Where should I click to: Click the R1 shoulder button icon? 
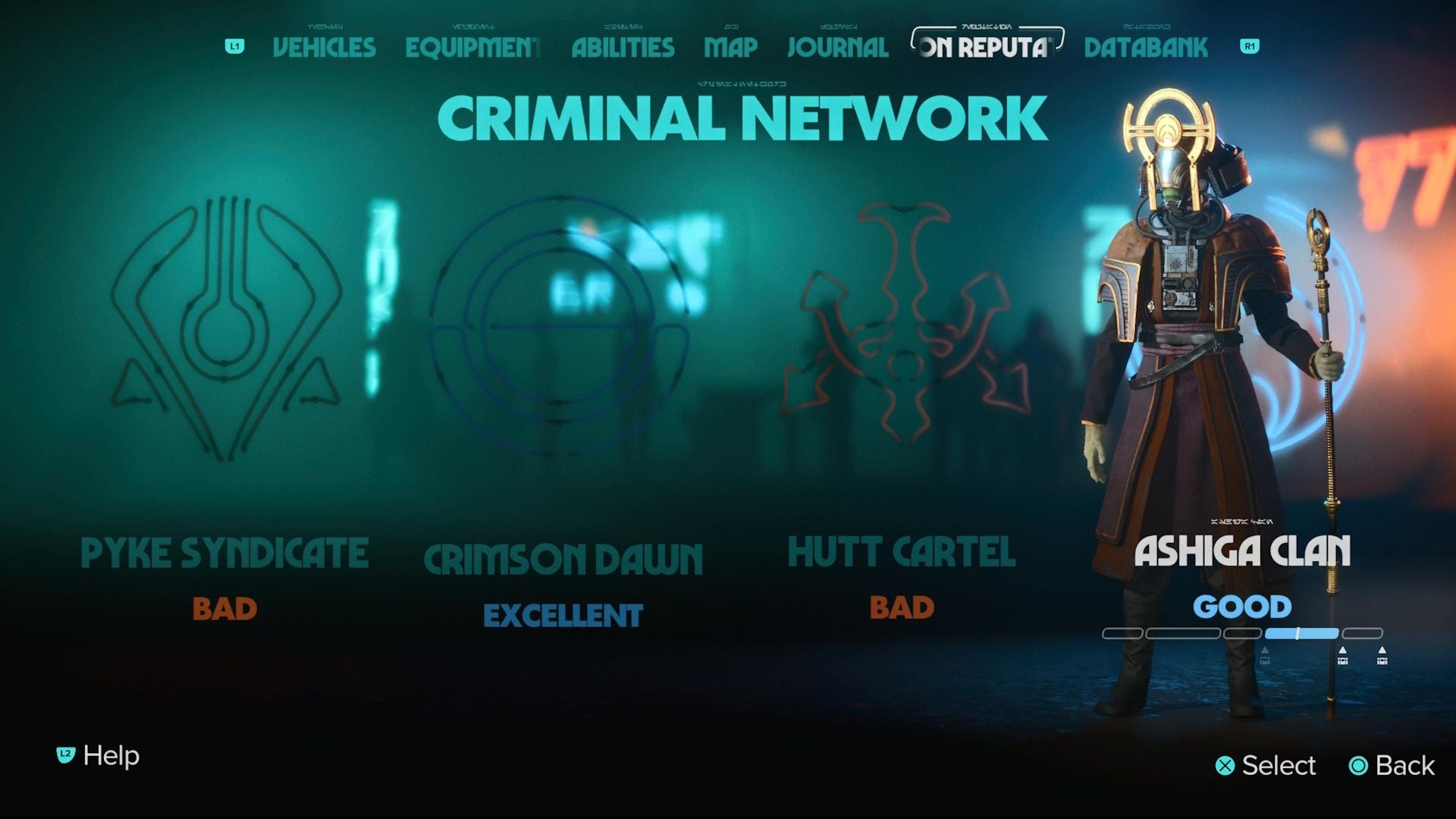[x=1248, y=47]
